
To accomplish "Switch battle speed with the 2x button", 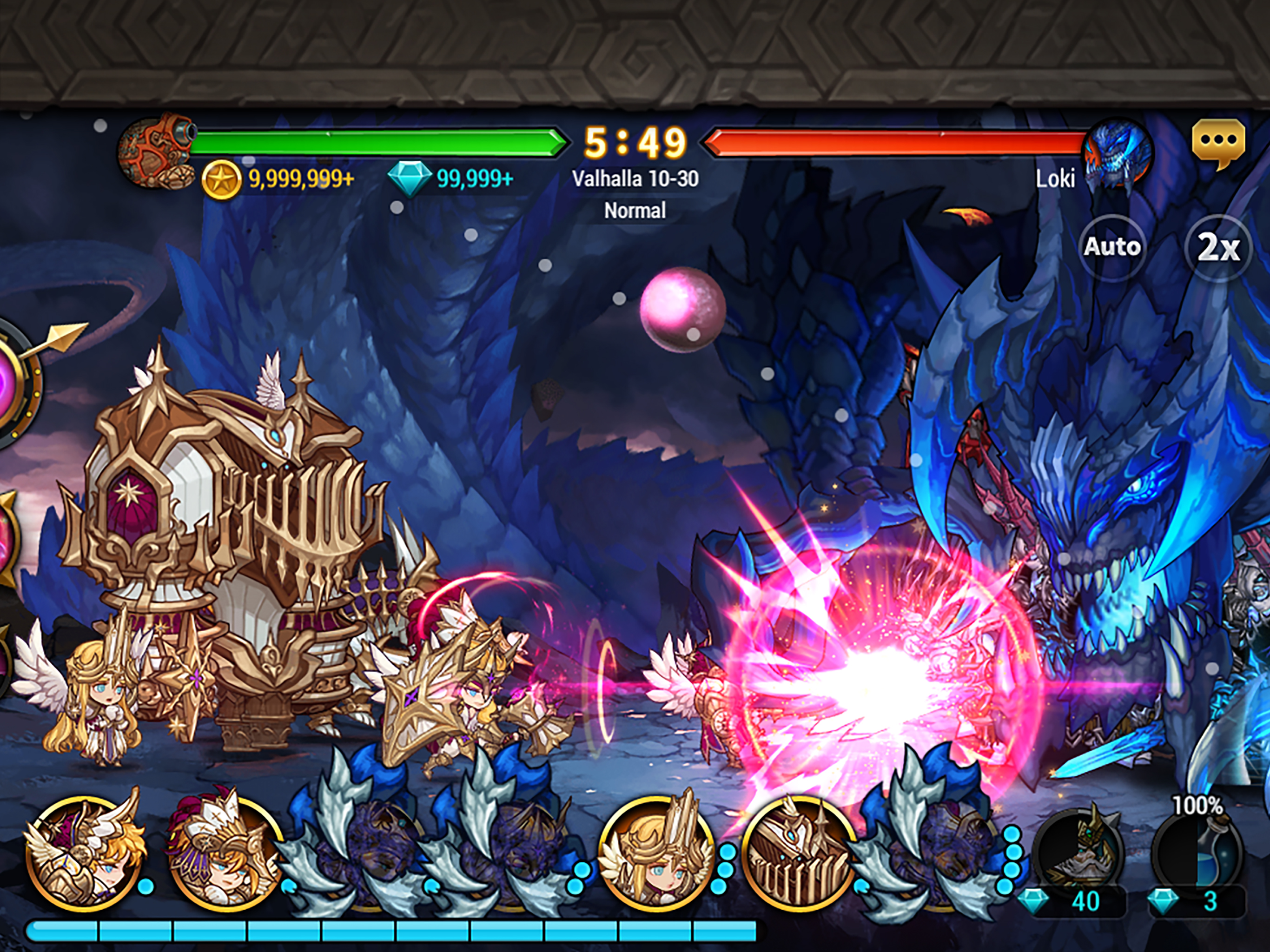I will point(1217,247).
